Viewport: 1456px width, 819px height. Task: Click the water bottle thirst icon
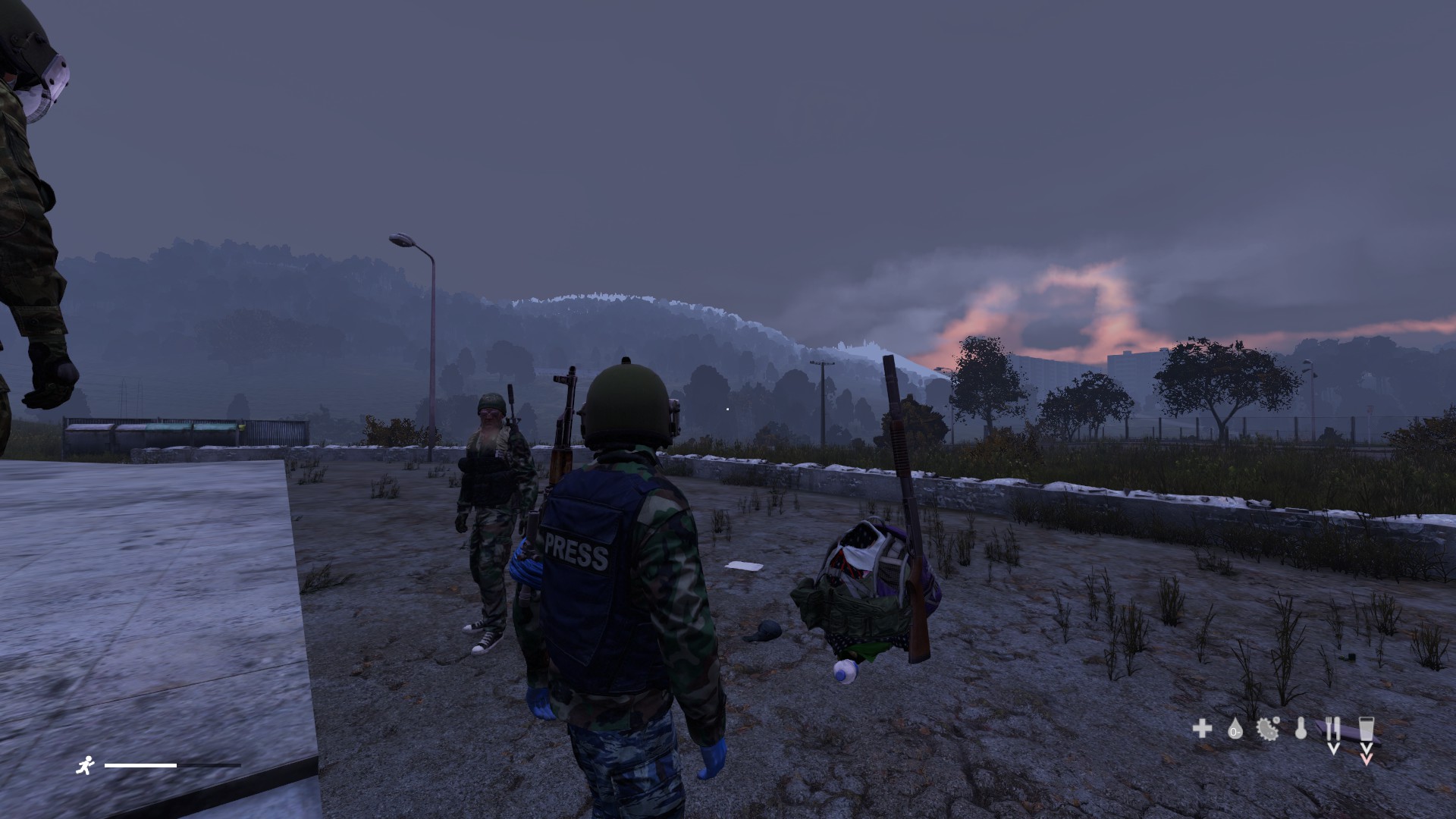click(x=1367, y=730)
